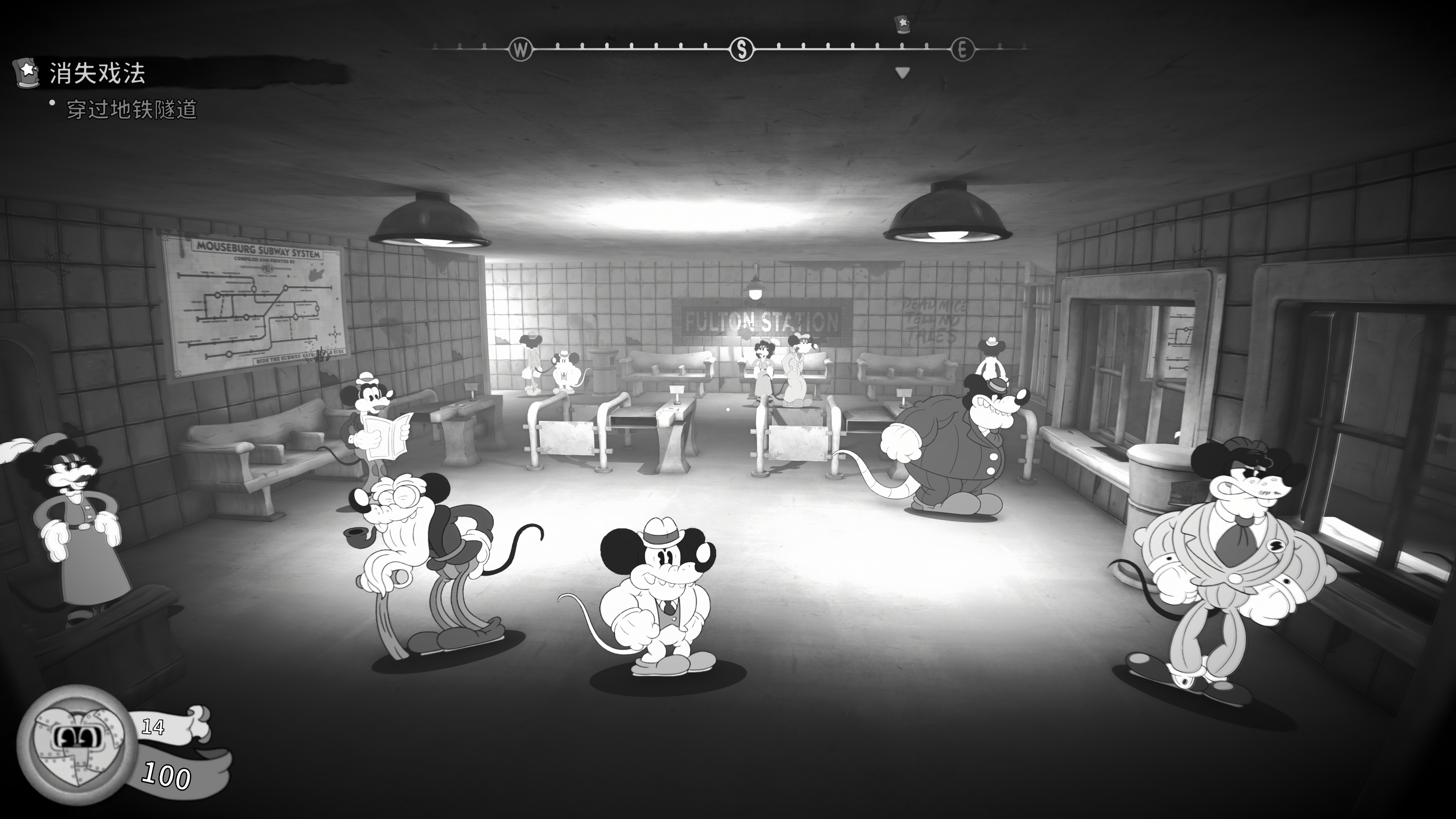Image resolution: width=1456 pixels, height=819 pixels.
Task: Click the compass East marker
Action: point(962,50)
